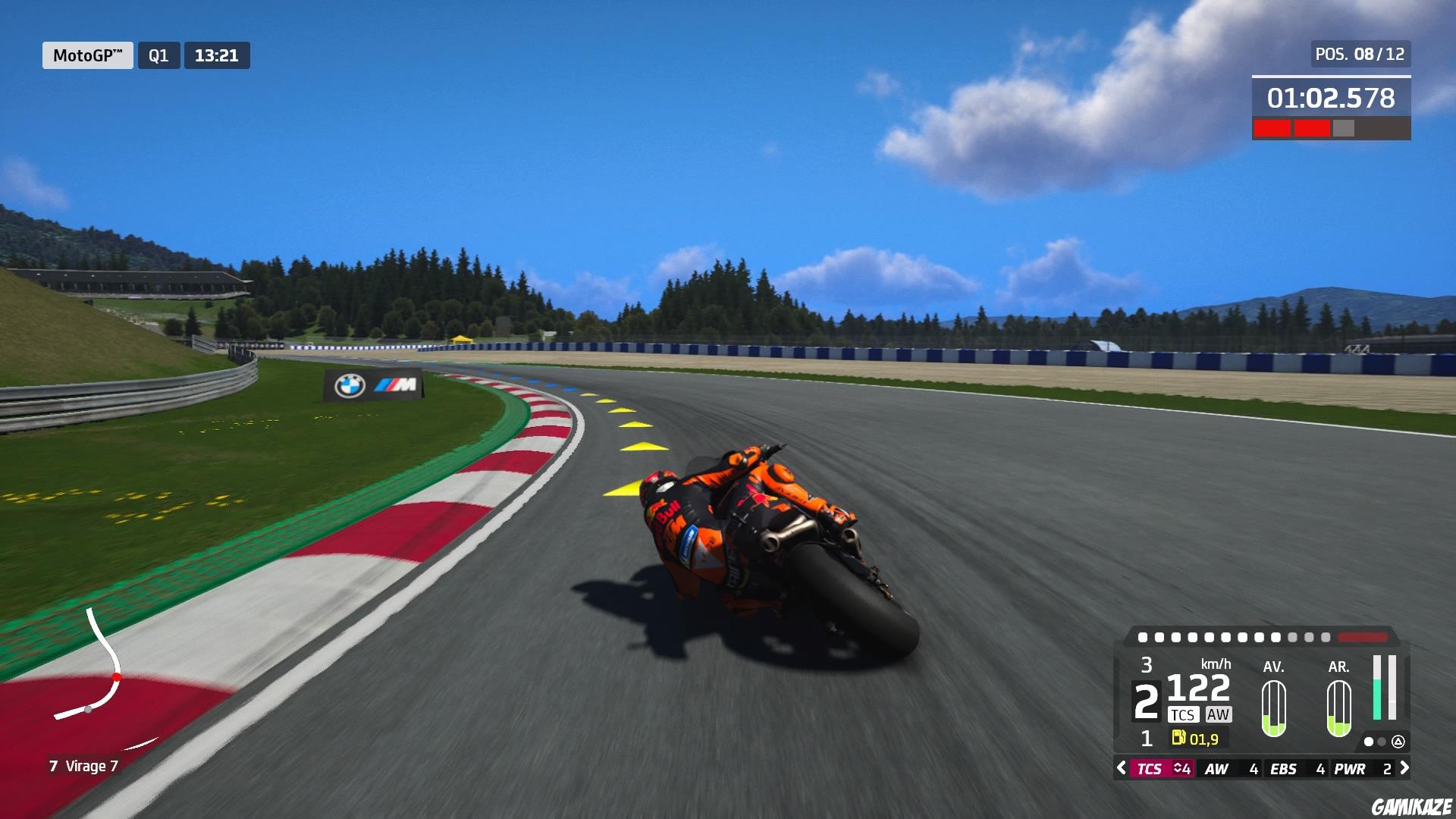Toggle the highlighted TCS setting off
This screenshot has height=819, width=1456.
click(1150, 768)
